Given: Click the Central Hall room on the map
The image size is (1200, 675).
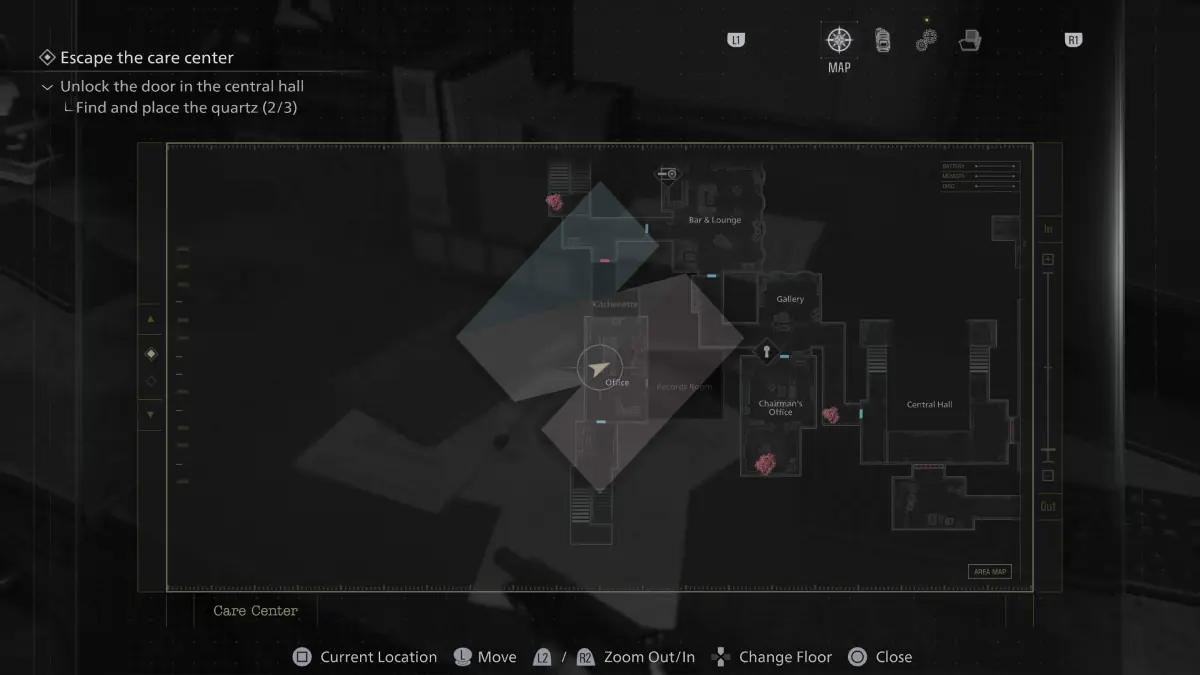Looking at the screenshot, I should click(929, 404).
